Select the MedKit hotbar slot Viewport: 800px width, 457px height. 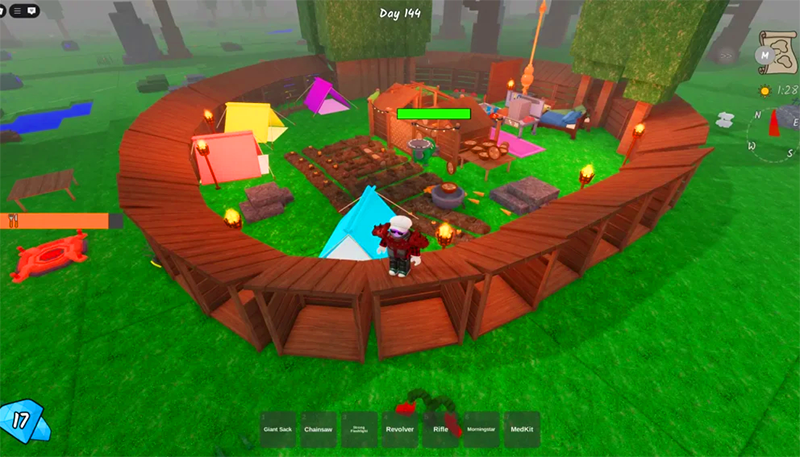tap(521, 429)
